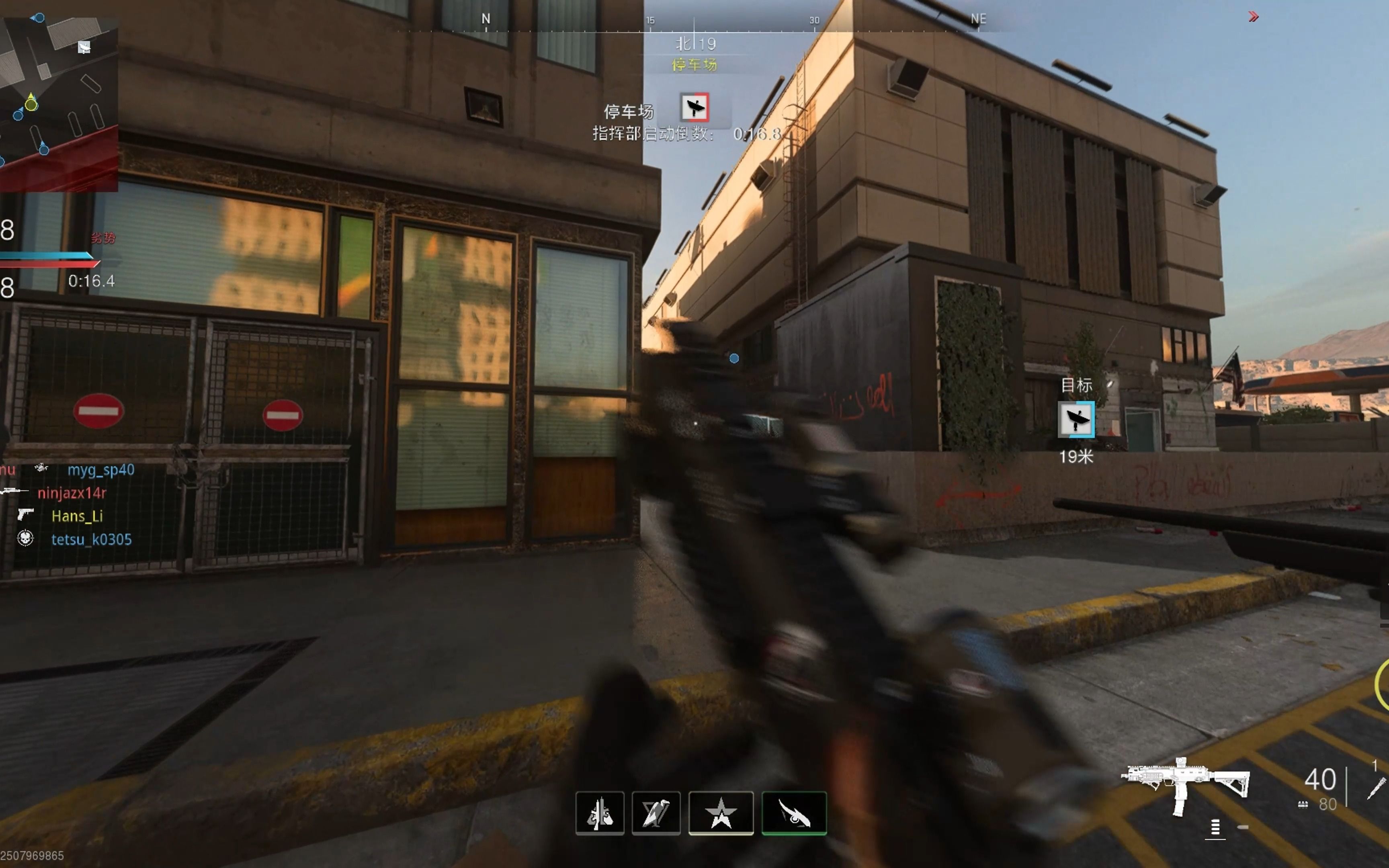This screenshot has height=868, width=1389.
Task: Expand the red double-chevron at top right
Action: [x=1253, y=17]
